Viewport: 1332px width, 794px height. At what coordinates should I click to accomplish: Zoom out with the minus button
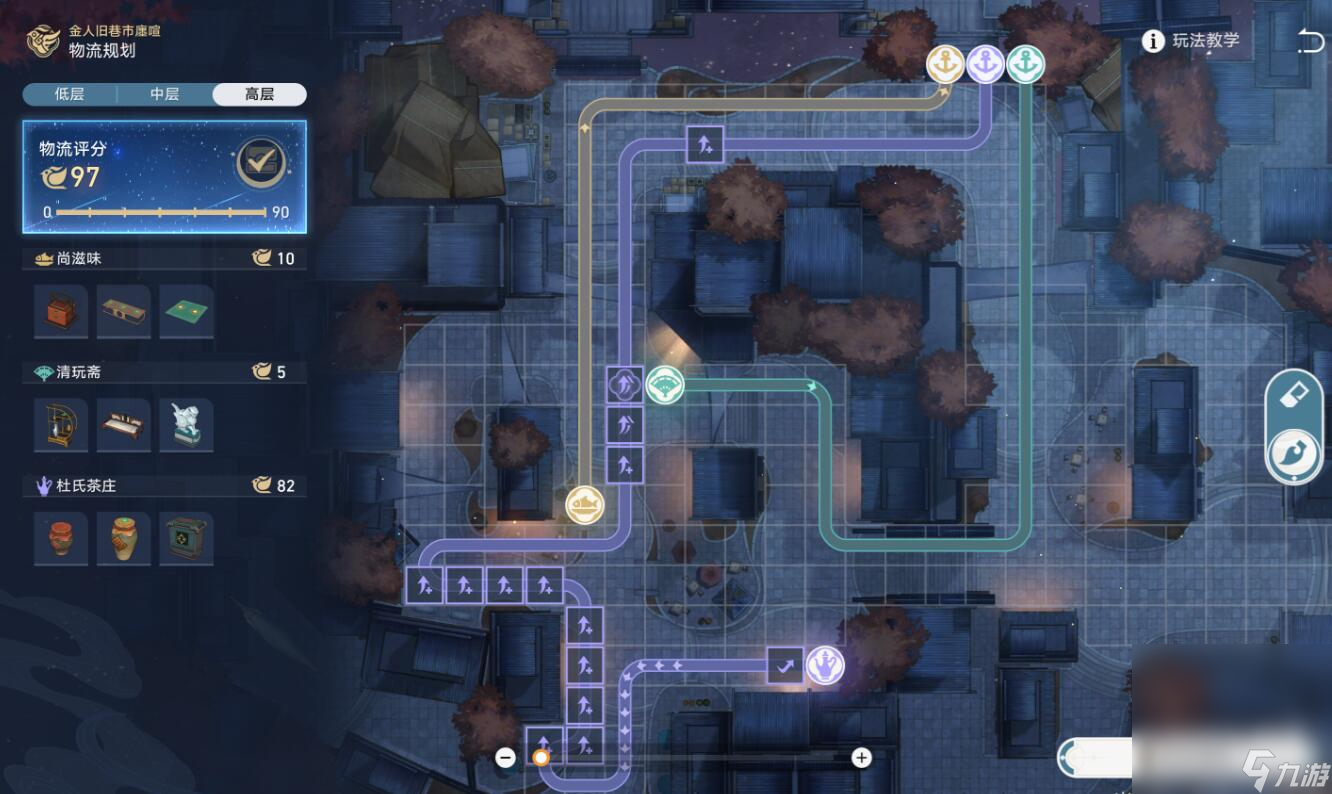(506, 757)
